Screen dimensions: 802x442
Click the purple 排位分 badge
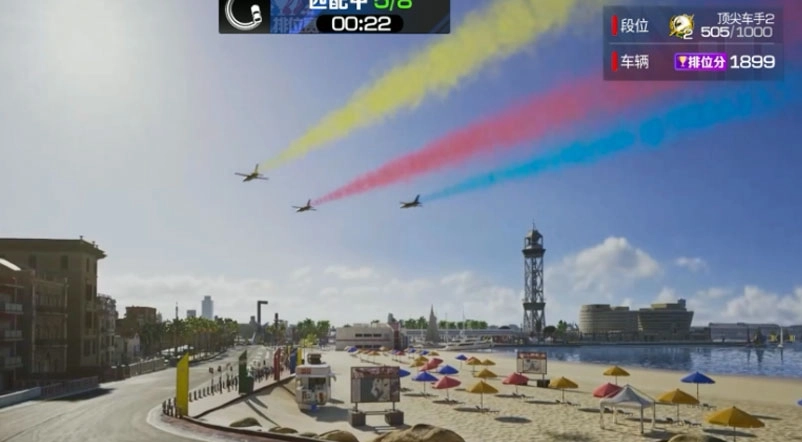(700, 62)
